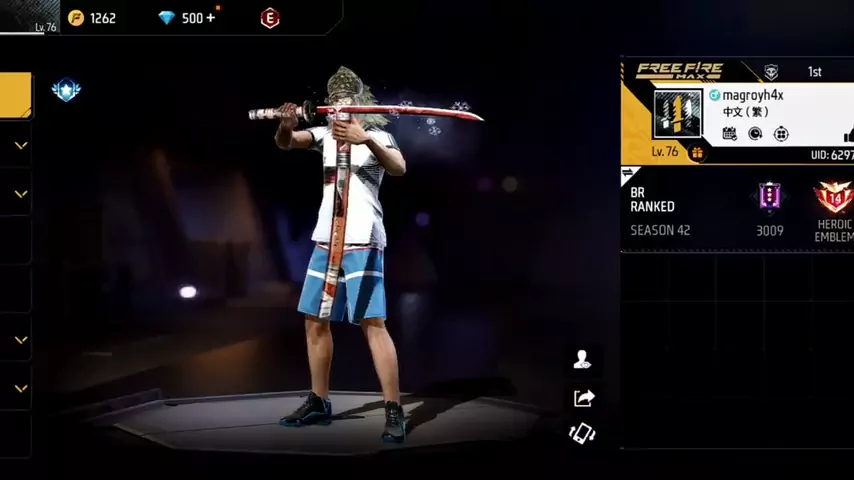854x480 pixels.
Task: Select the highlighted yellow sidebar tab
Action: click(x=15, y=95)
